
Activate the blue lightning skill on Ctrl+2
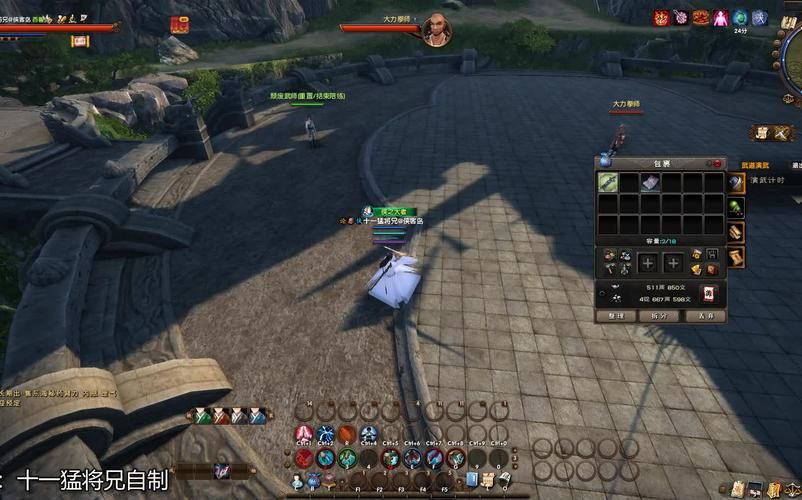tap(326, 434)
